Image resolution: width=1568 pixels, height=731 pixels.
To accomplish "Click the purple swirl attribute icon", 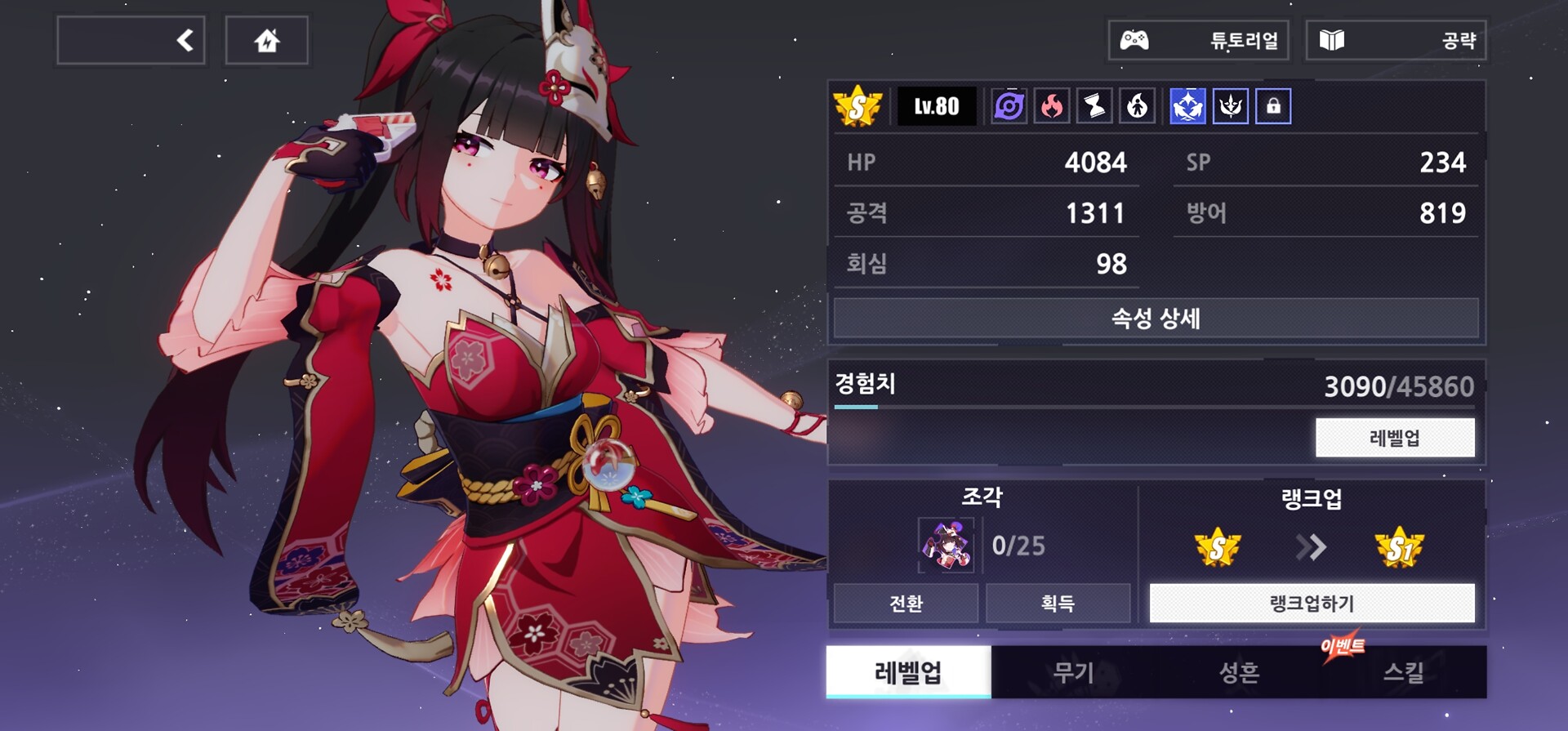I will (x=1009, y=106).
